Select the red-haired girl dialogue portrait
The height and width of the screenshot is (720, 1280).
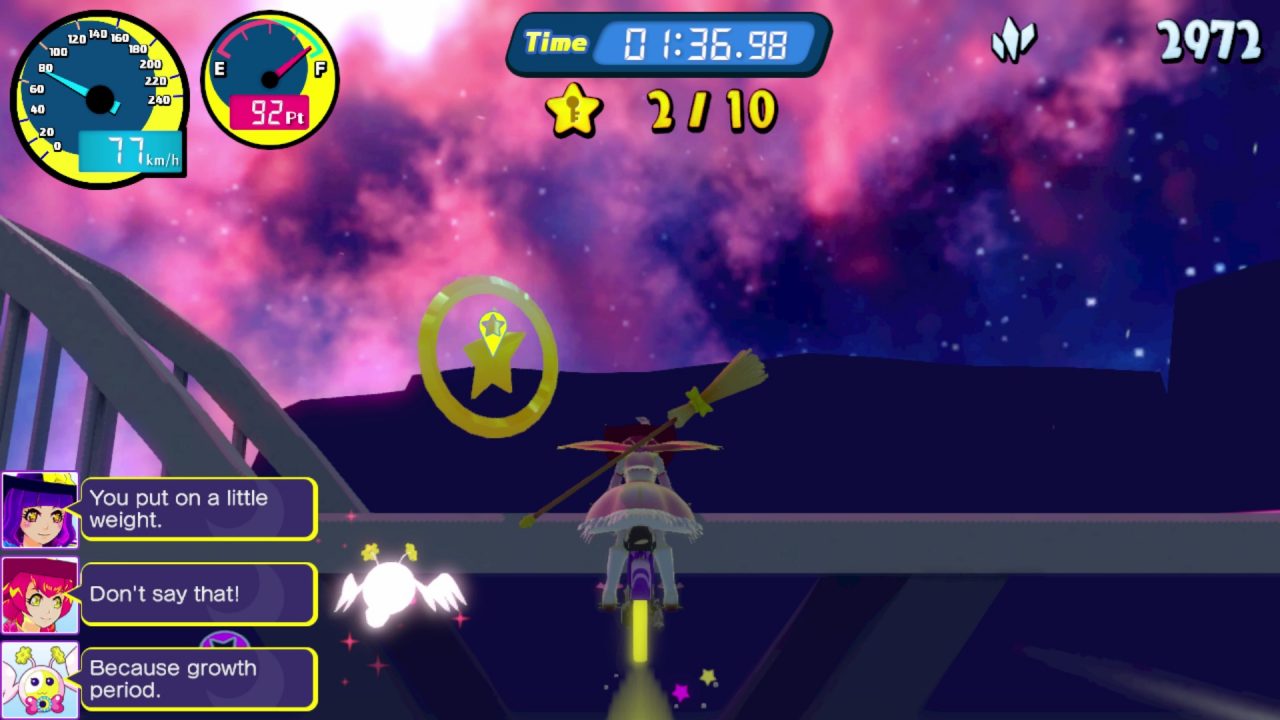pos(40,595)
